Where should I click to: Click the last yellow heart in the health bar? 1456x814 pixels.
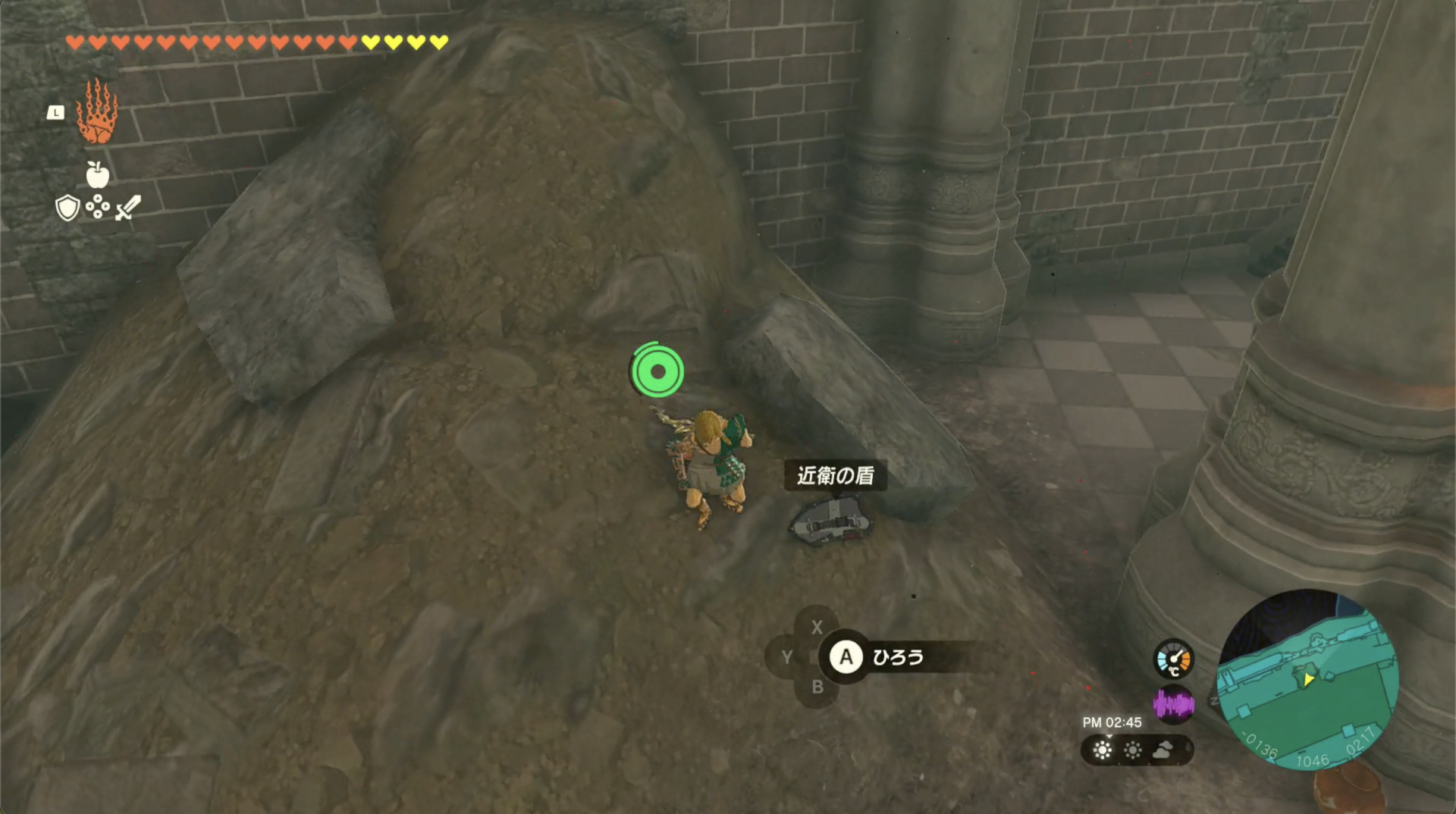[x=438, y=43]
